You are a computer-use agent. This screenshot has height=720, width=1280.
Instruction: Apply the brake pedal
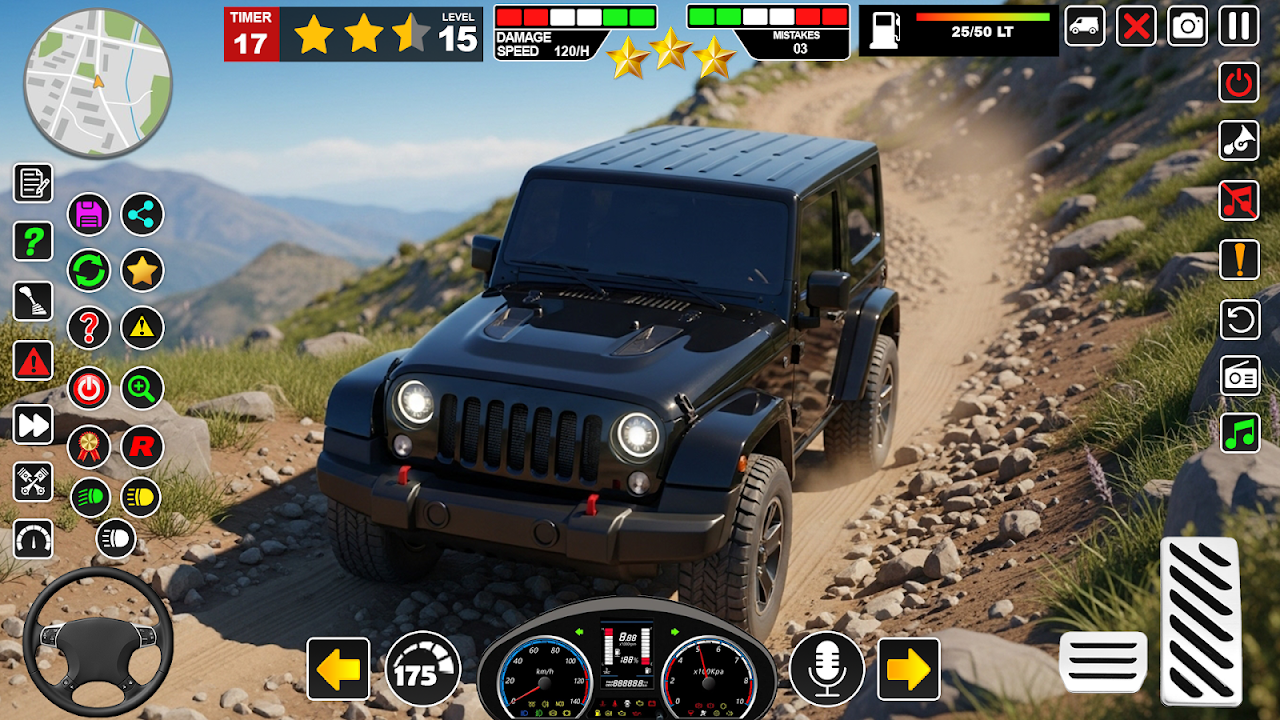(x=1103, y=661)
